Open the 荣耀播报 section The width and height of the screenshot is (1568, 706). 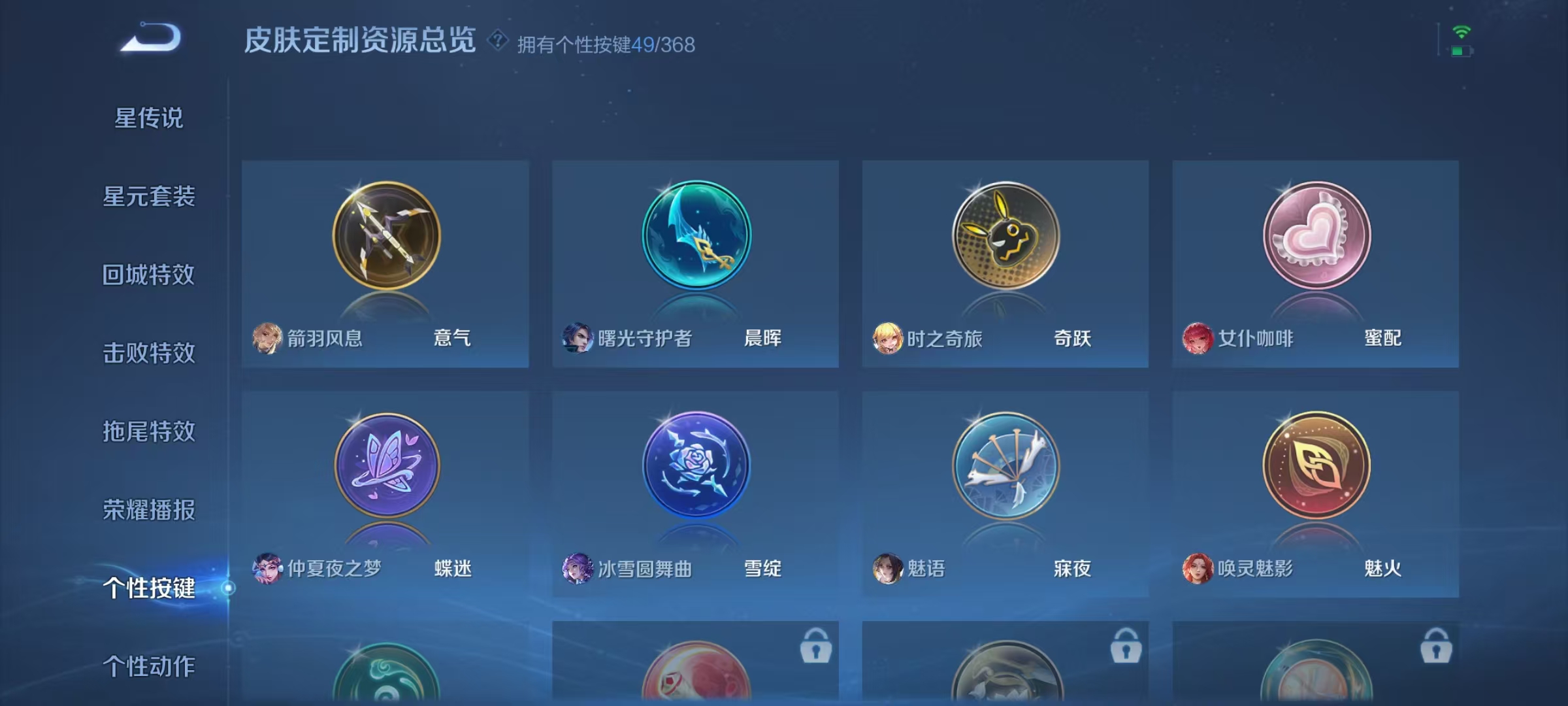[x=149, y=510]
